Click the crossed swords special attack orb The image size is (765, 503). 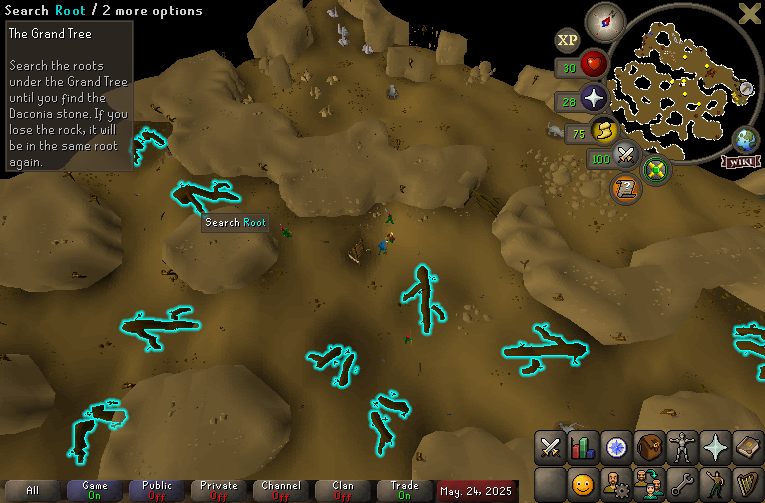[x=627, y=155]
